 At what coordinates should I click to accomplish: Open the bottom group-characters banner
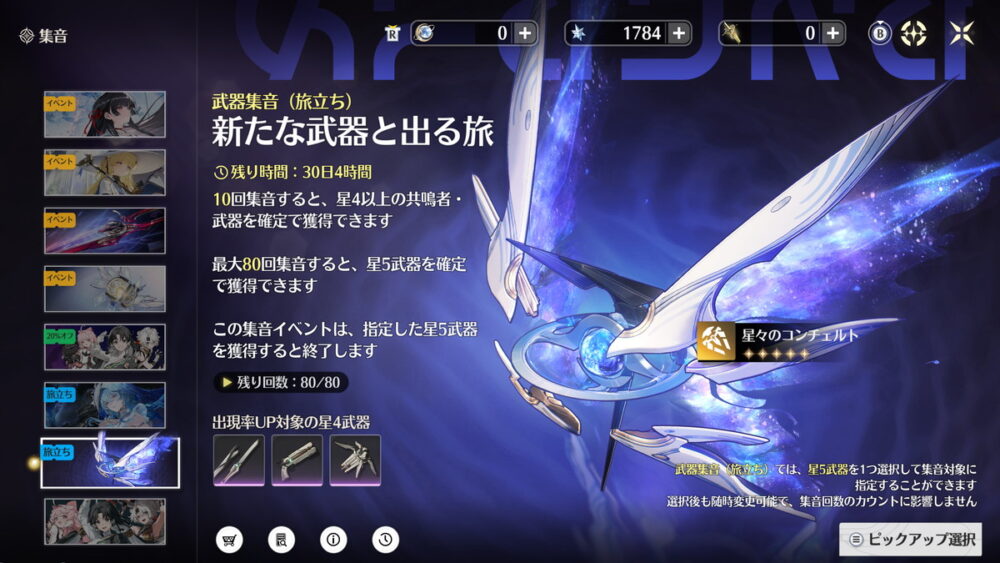tap(105, 521)
